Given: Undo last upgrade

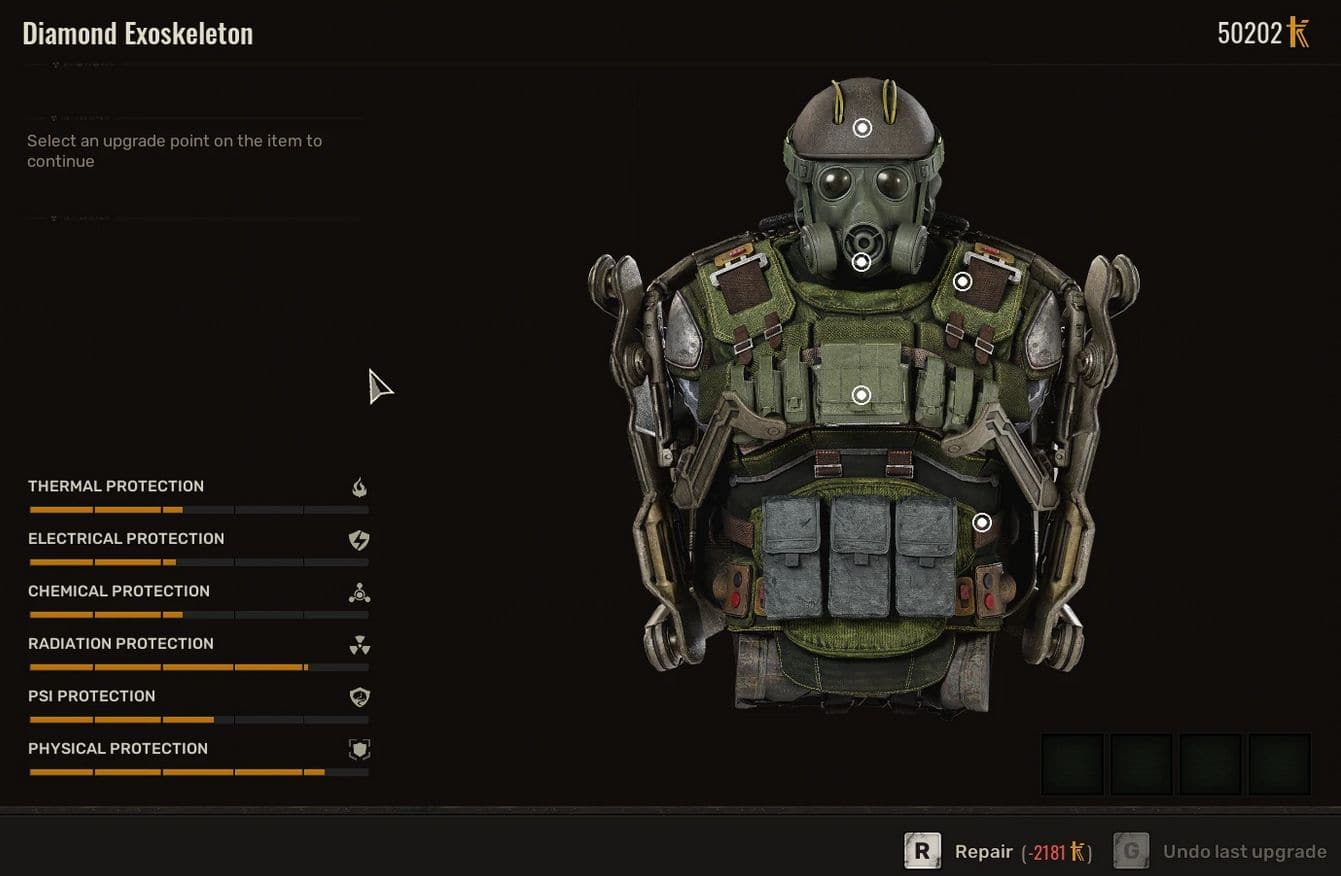Looking at the screenshot, I should coord(1243,852).
